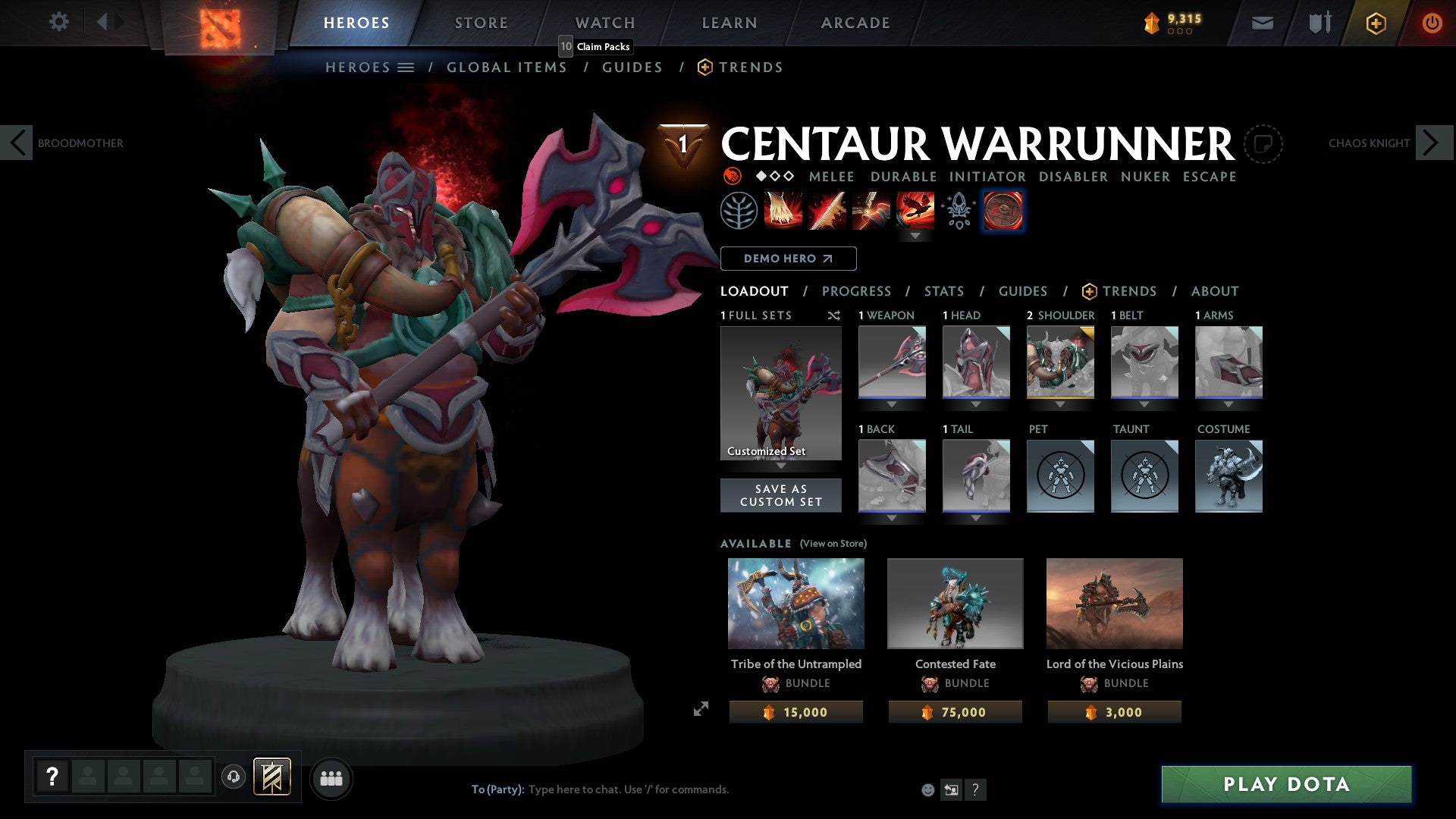Expand the arrow under the Weapon slot item
The image size is (1456, 819).
[x=891, y=404]
